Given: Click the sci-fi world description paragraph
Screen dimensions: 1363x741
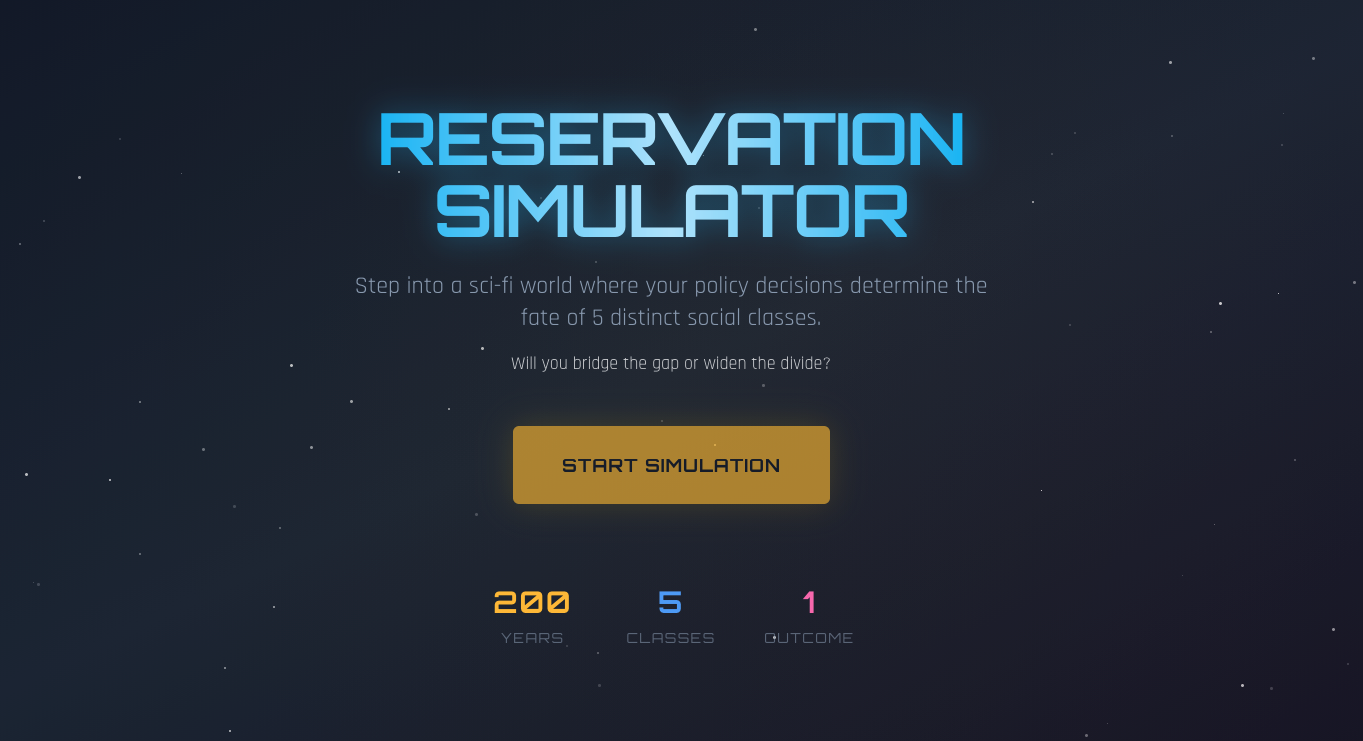Looking at the screenshot, I should coord(670,301).
